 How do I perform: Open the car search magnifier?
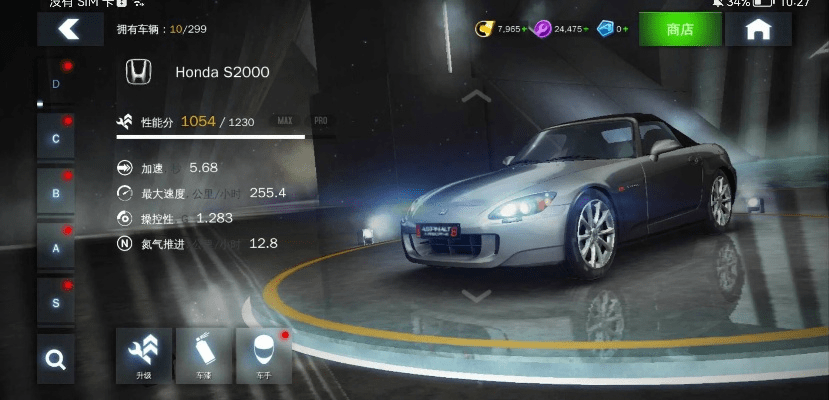coord(56,359)
